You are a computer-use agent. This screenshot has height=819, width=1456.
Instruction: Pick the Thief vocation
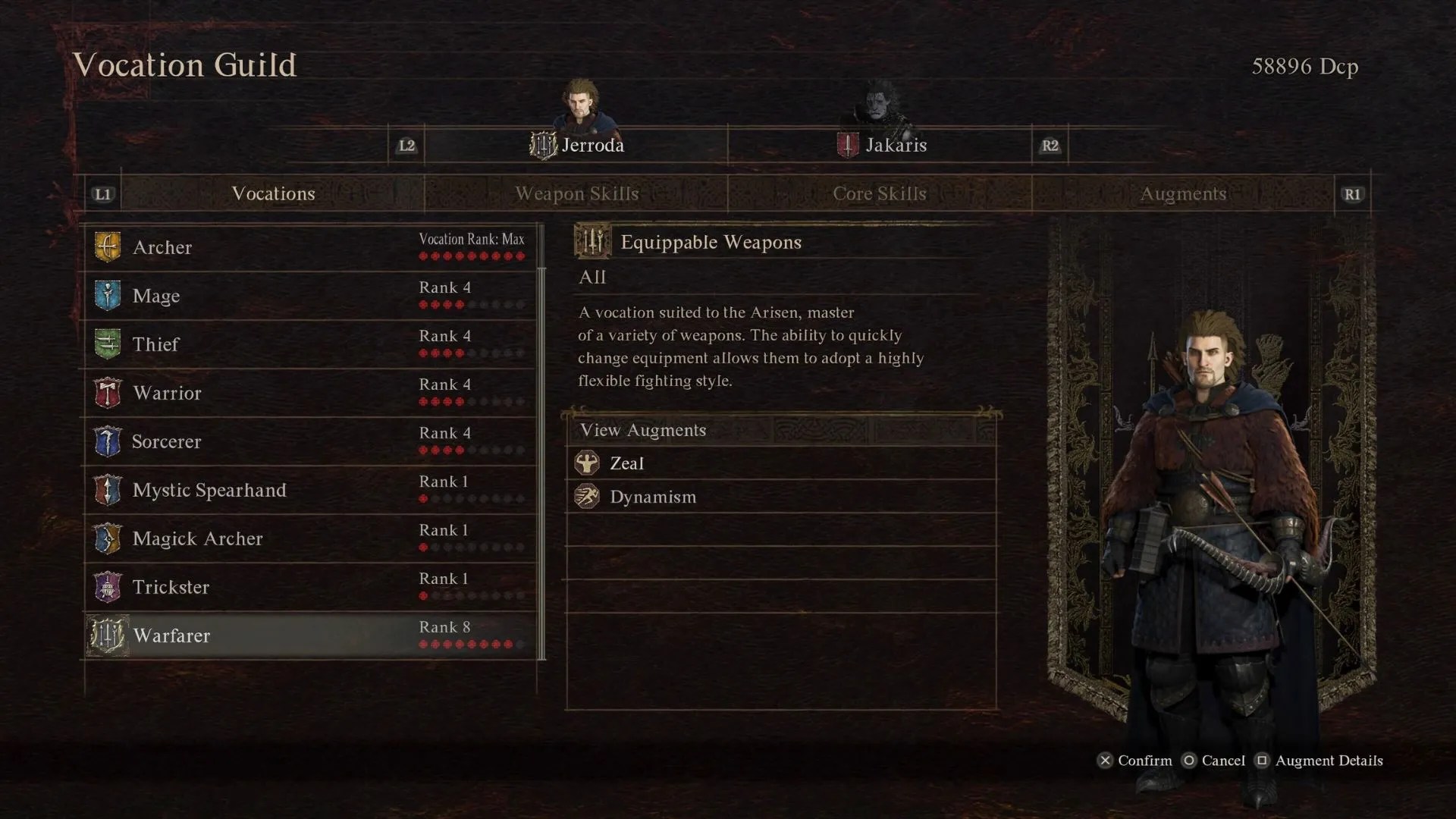click(x=310, y=344)
